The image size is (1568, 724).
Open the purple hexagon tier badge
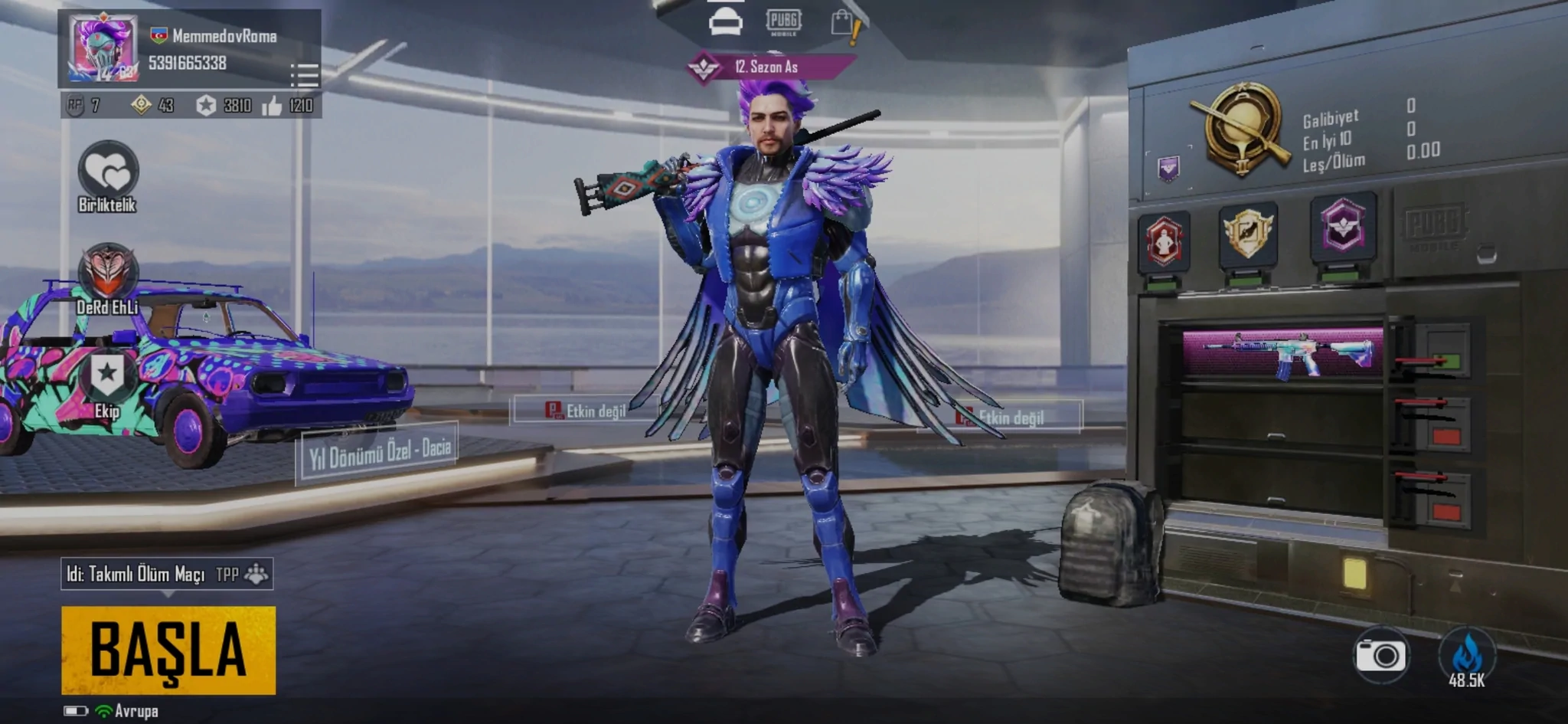tap(1343, 226)
